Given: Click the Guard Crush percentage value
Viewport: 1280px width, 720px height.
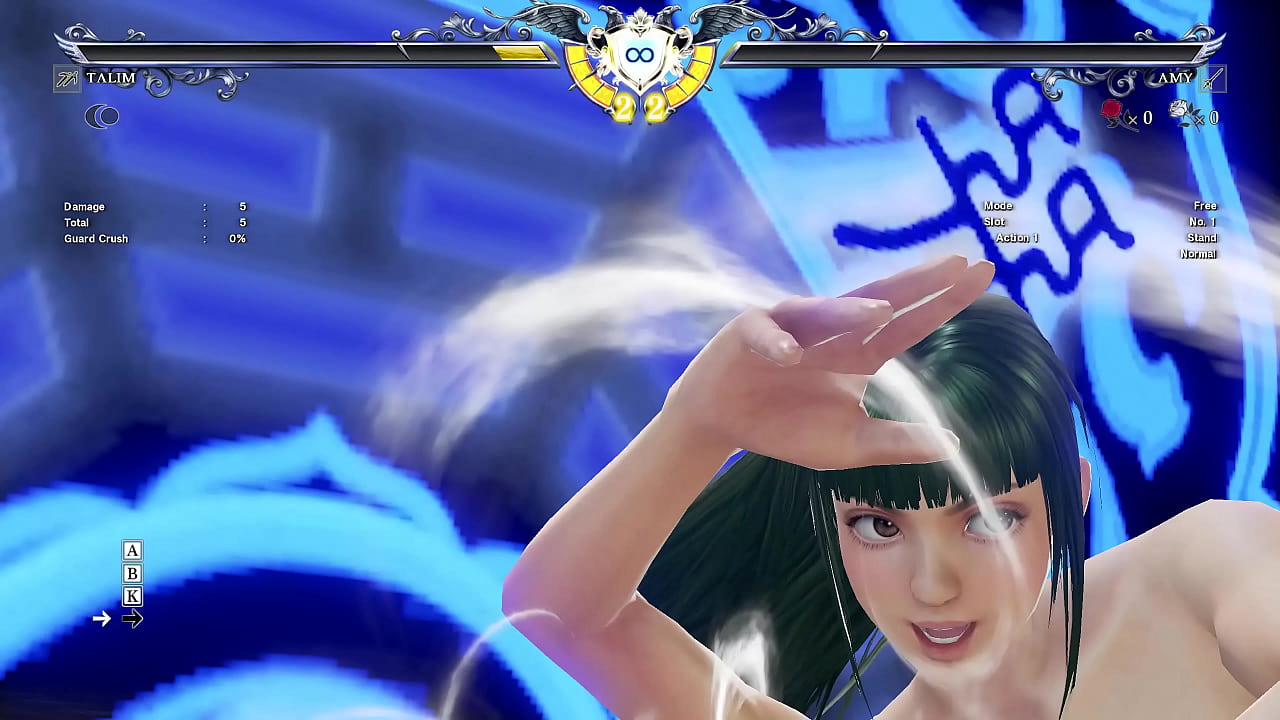Looking at the screenshot, I should point(237,239).
